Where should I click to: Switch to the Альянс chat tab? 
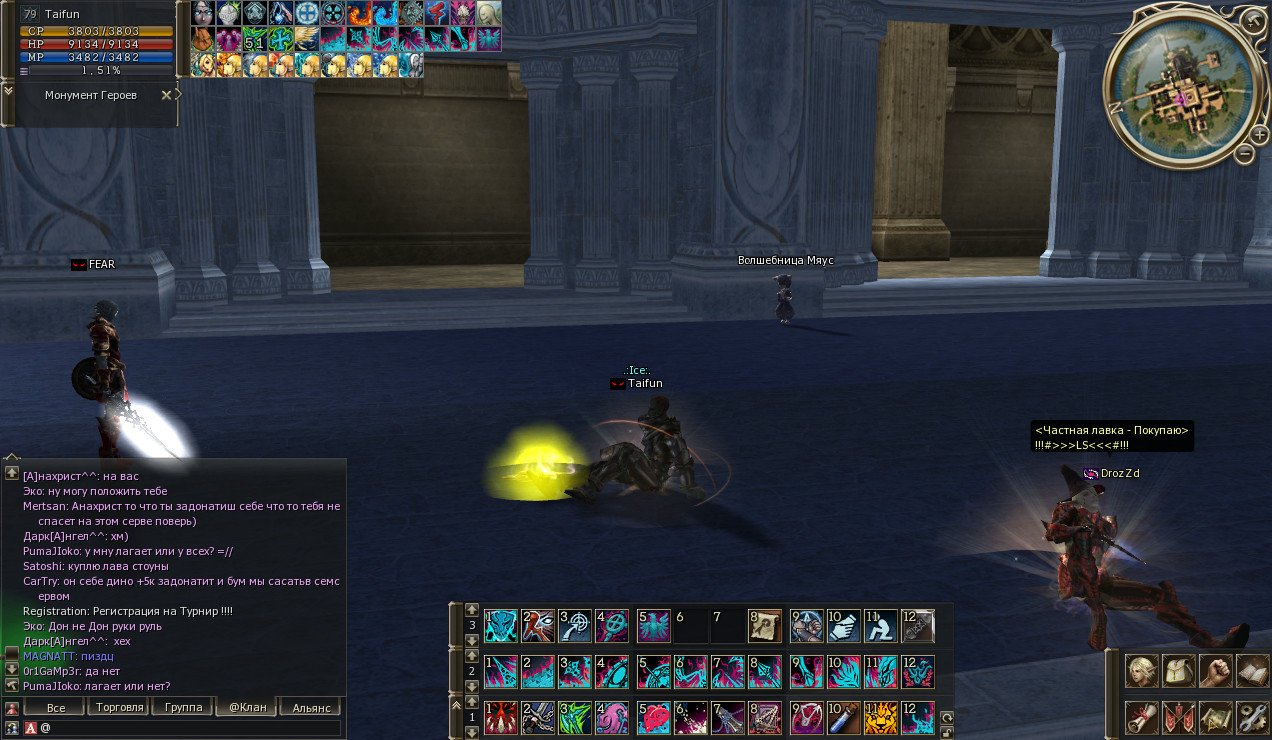click(311, 707)
